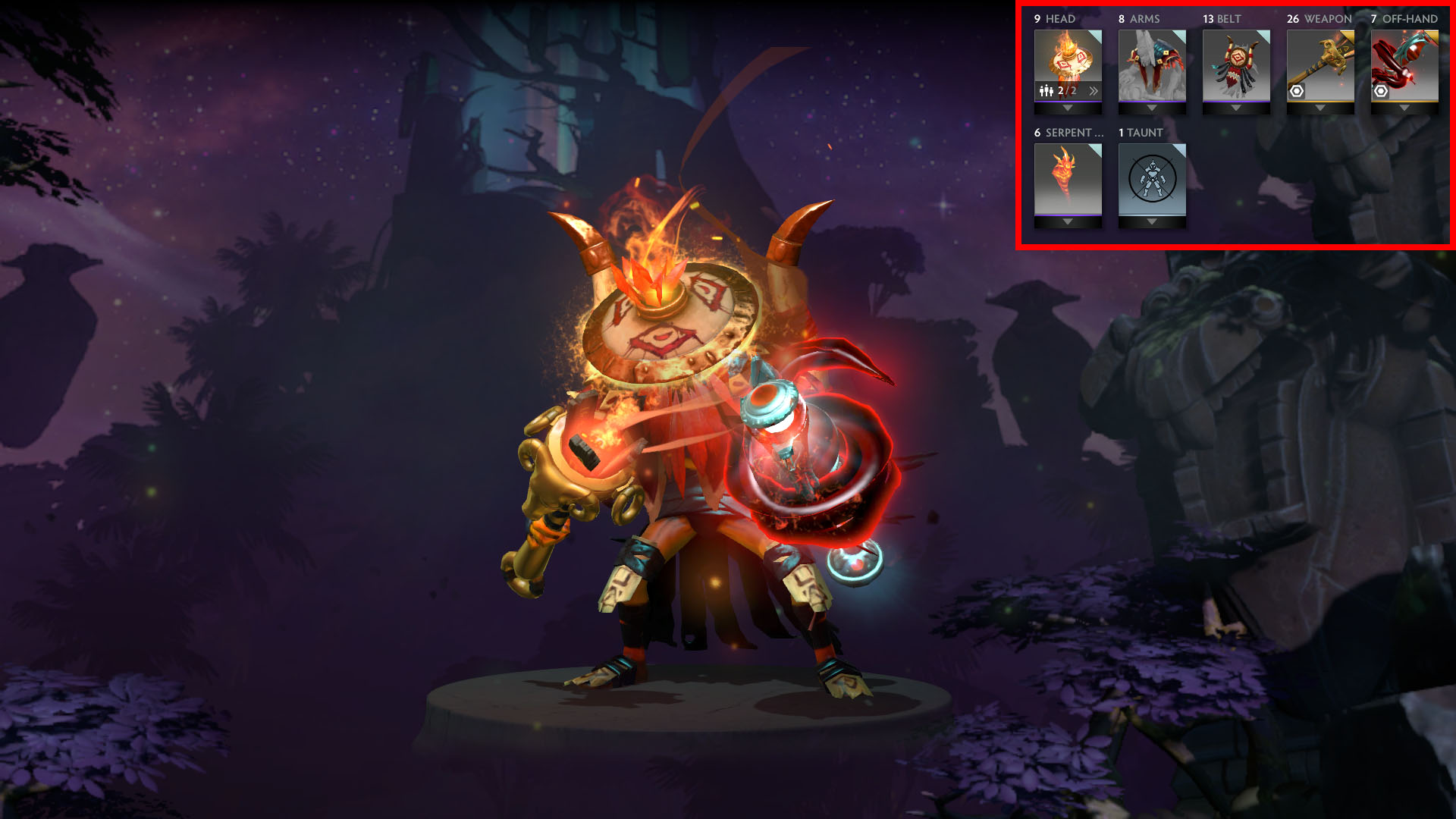Image resolution: width=1456 pixels, height=819 pixels.
Task: Cycle the Head item style arrows
Action: (1093, 91)
